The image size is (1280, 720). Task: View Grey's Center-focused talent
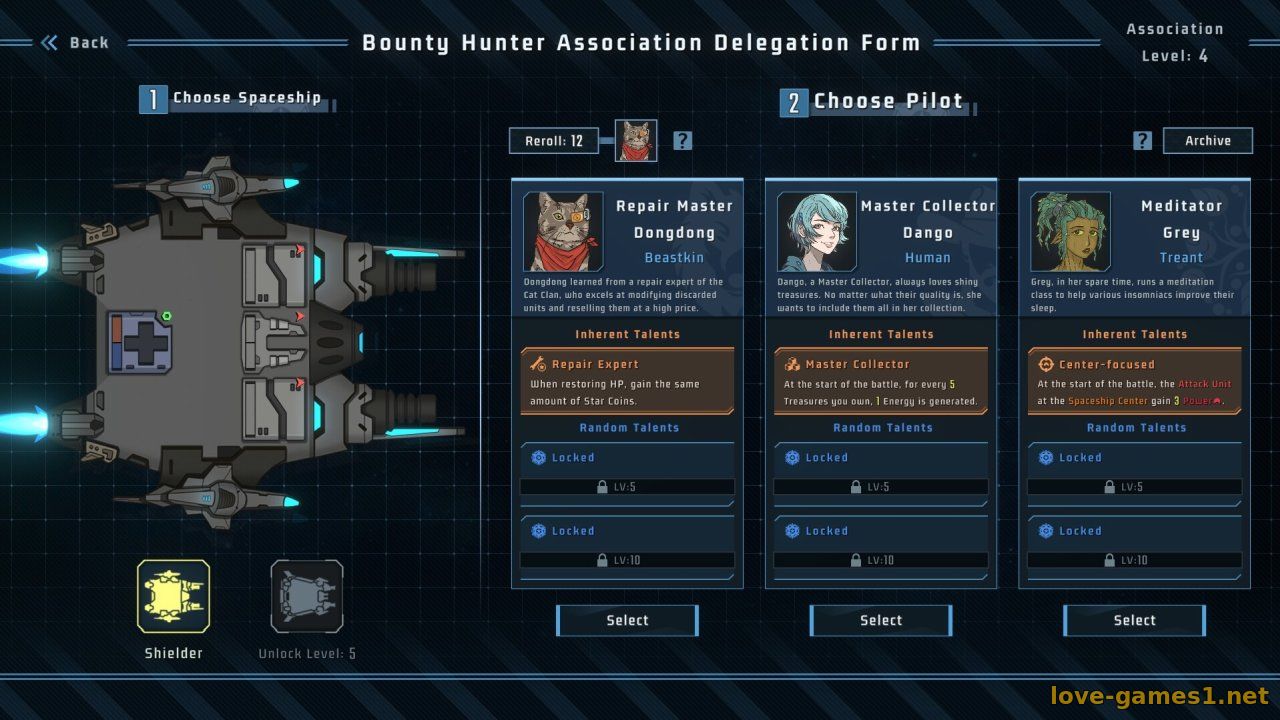pyautogui.click(x=1135, y=381)
